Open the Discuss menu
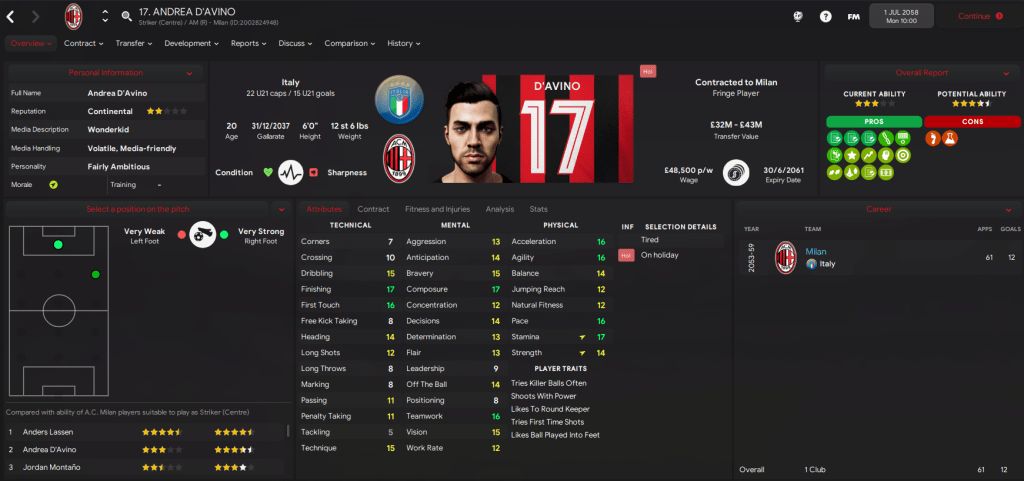Image resolution: width=1024 pixels, height=481 pixels. (295, 44)
